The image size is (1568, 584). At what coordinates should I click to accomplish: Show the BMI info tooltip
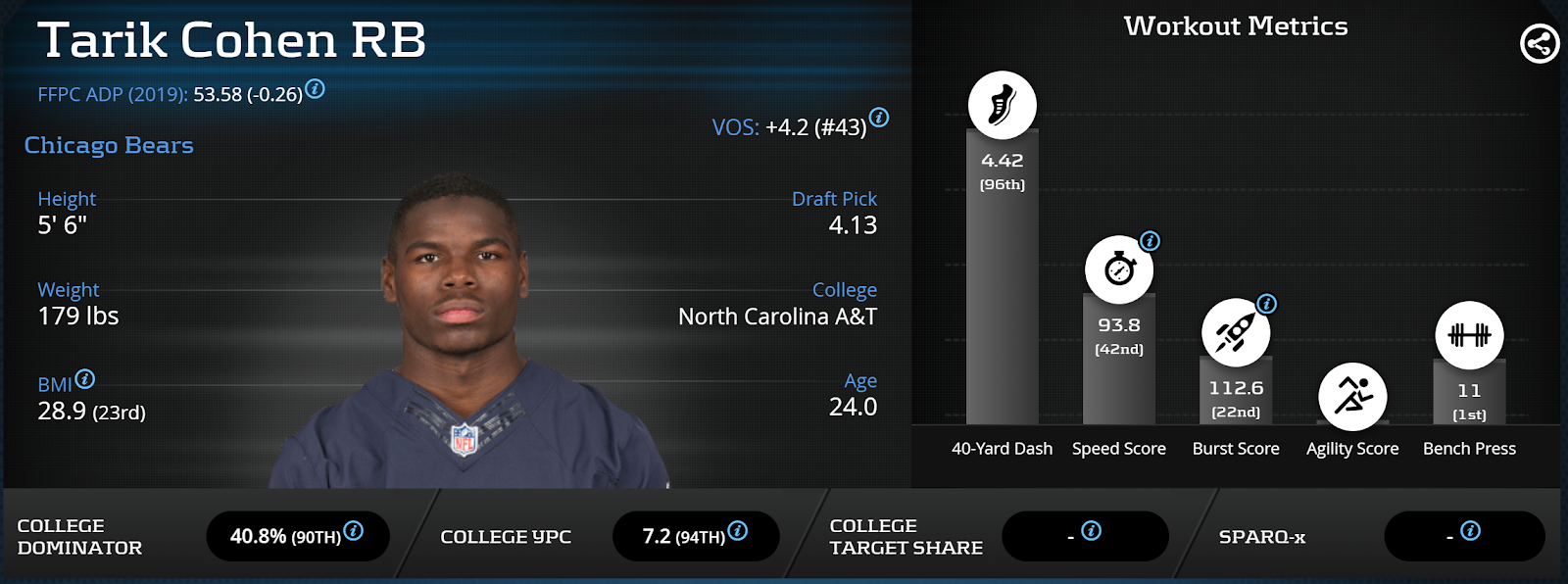click(x=85, y=378)
